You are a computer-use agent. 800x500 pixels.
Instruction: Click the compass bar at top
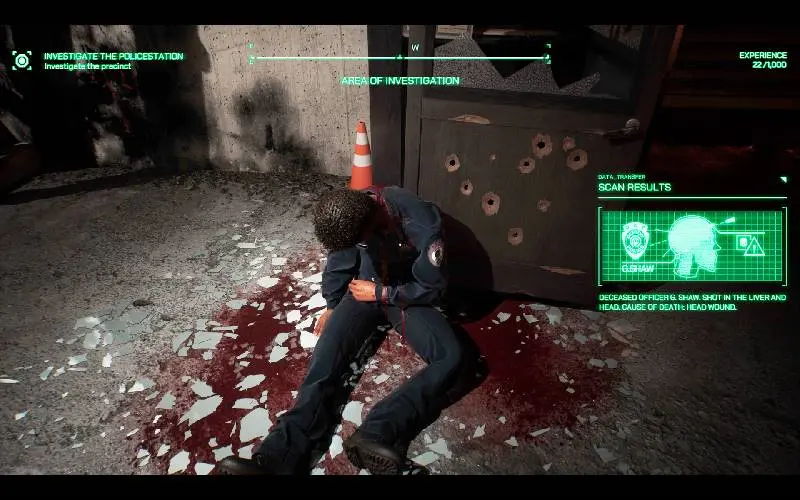point(400,56)
